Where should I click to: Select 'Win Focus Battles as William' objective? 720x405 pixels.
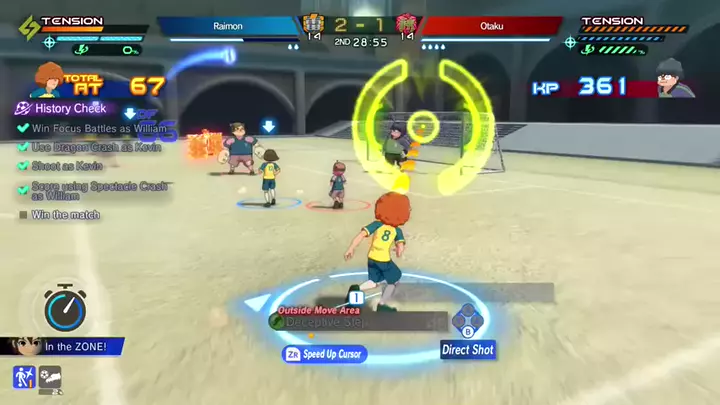click(95, 128)
